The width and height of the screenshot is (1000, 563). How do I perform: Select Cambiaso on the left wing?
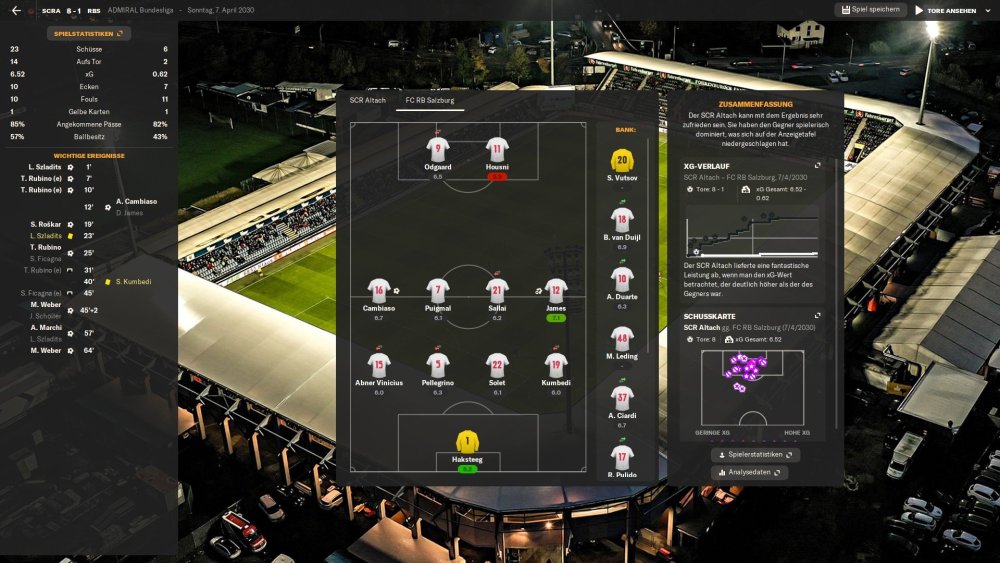click(x=378, y=291)
